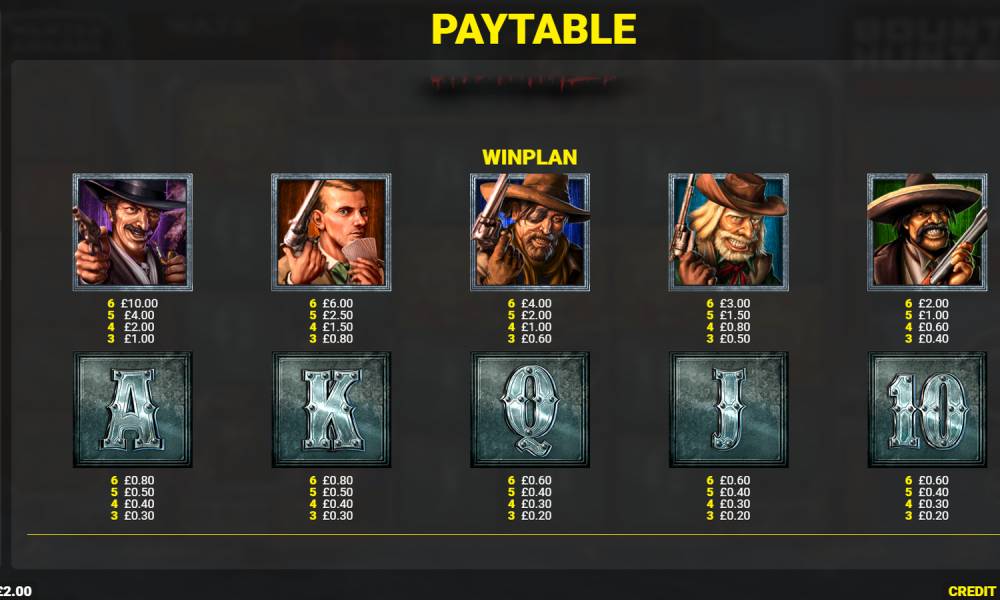Click the King symbol tile
Viewport: 1000px width, 600px height.
pyautogui.click(x=331, y=409)
